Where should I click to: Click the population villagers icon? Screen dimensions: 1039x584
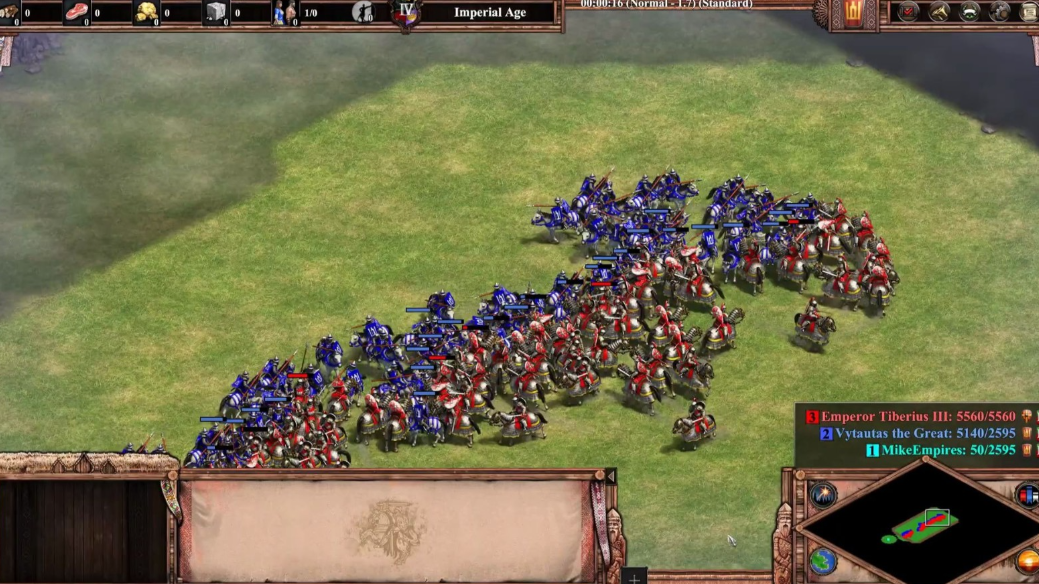285,12
